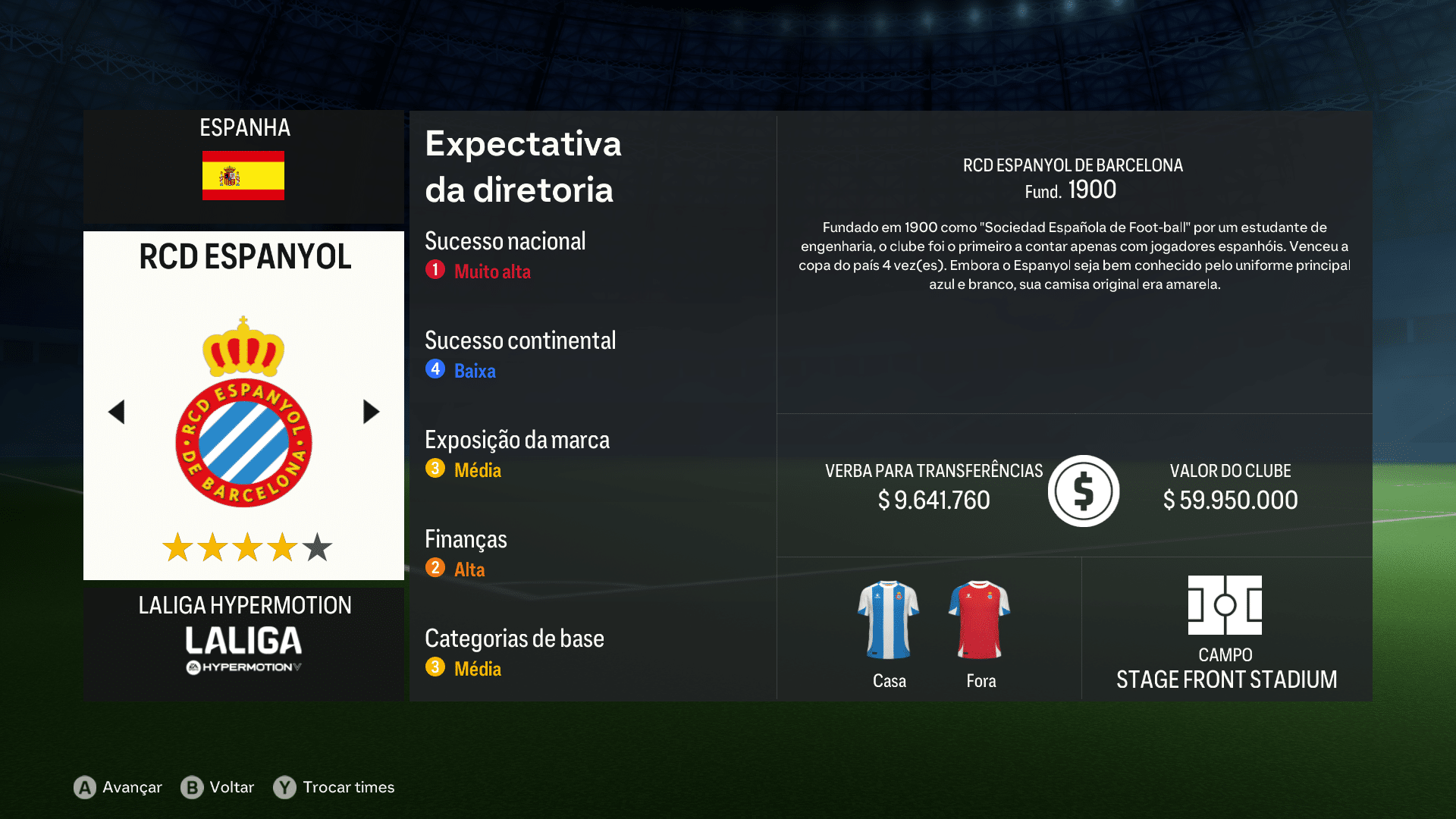Select the ESPANHA country header

(x=243, y=128)
